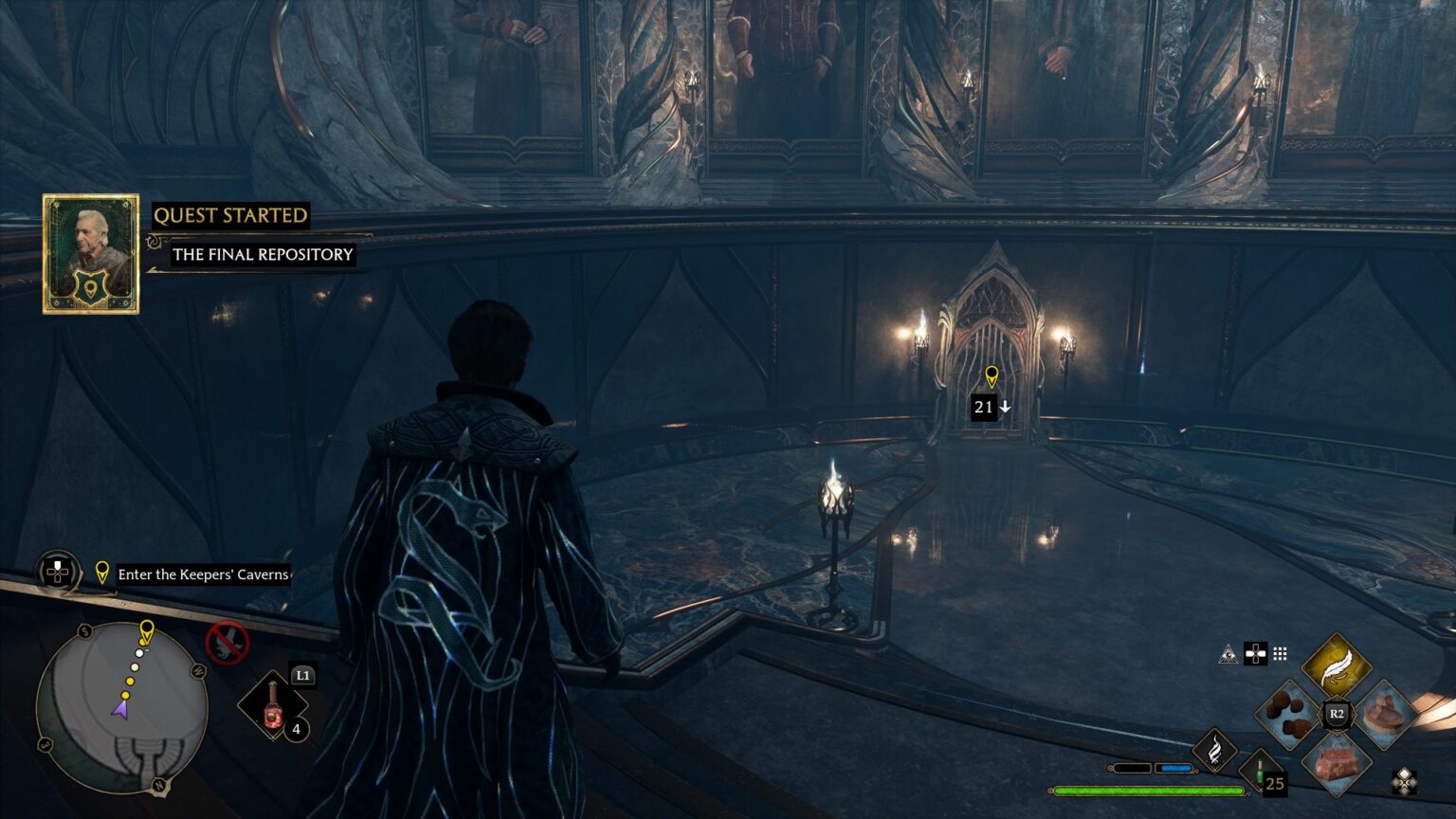This screenshot has width=1456, height=819.
Task: Click the yellow quest marker on minimap
Action: (x=146, y=630)
